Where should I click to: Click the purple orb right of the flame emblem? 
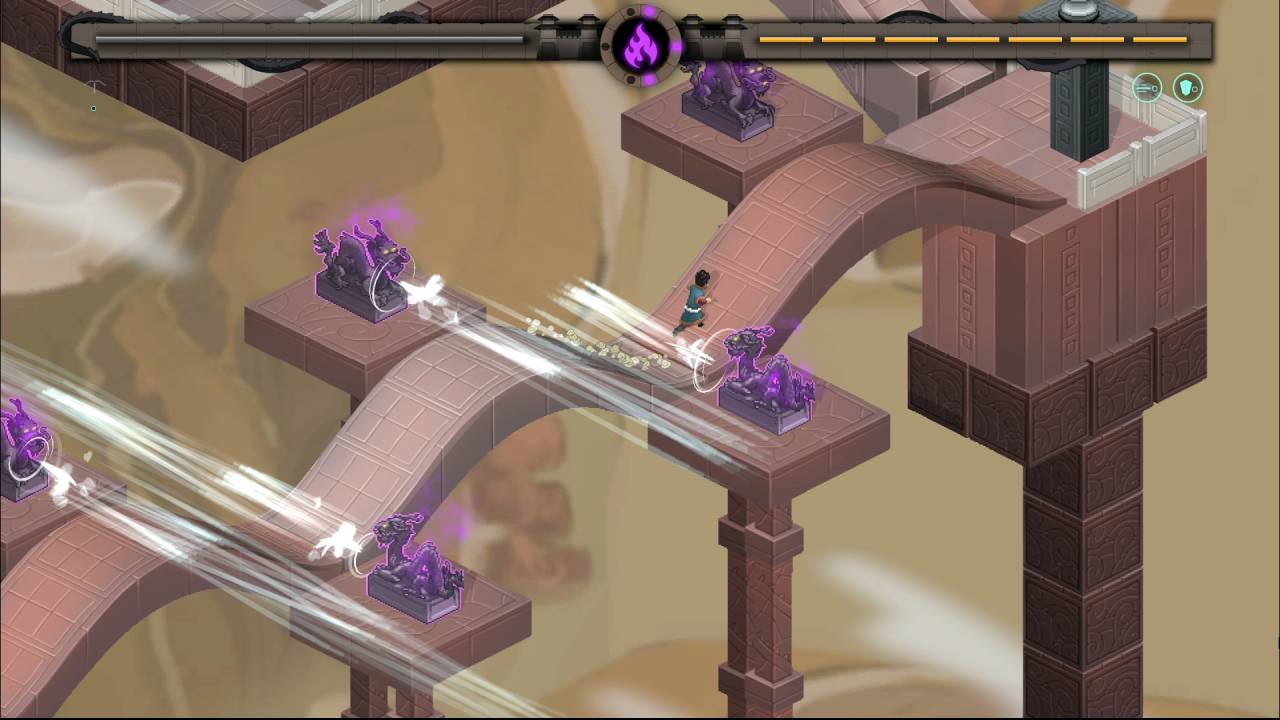(x=678, y=46)
